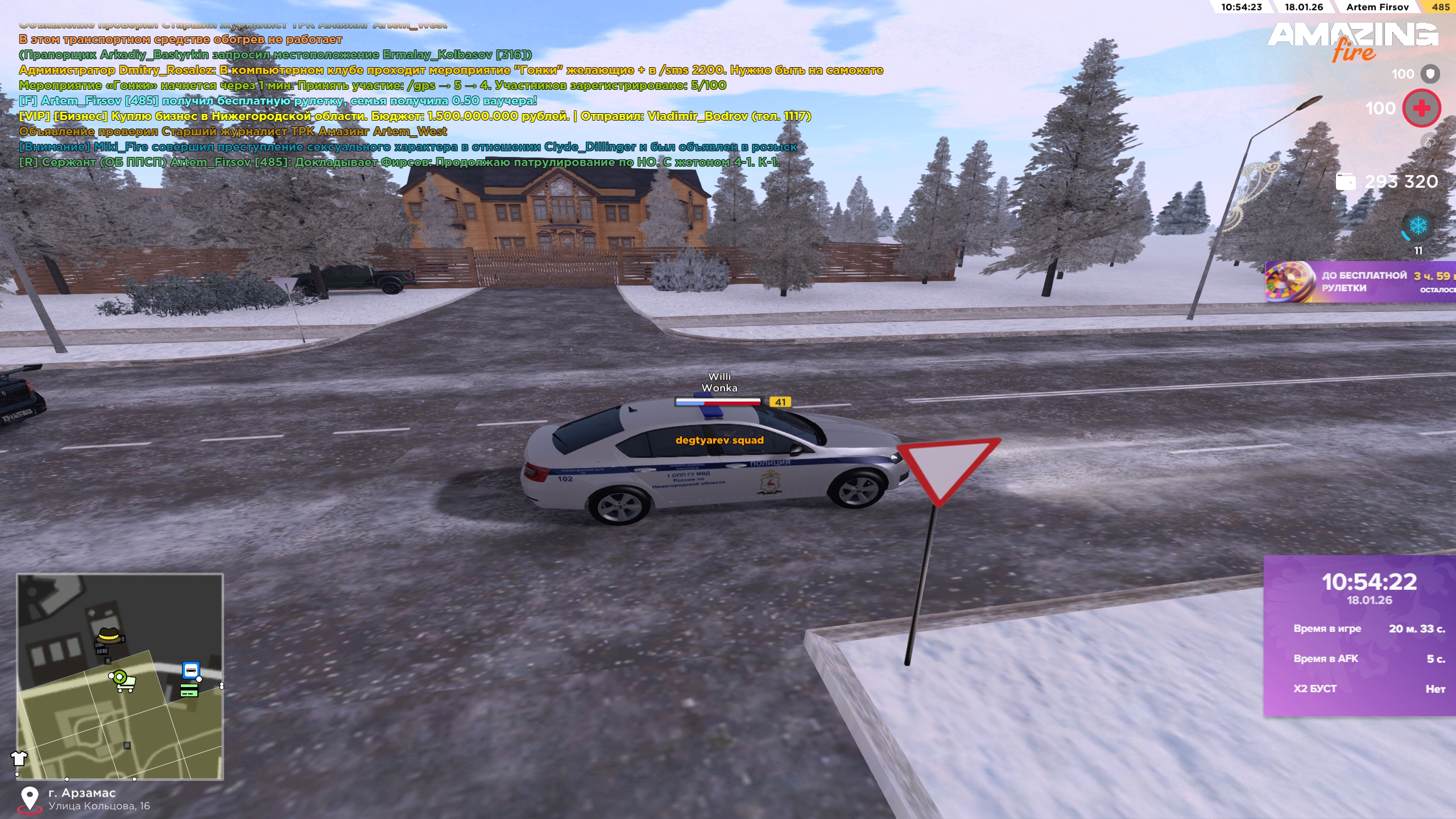Select the Gonki event announcement chat line

point(373,85)
